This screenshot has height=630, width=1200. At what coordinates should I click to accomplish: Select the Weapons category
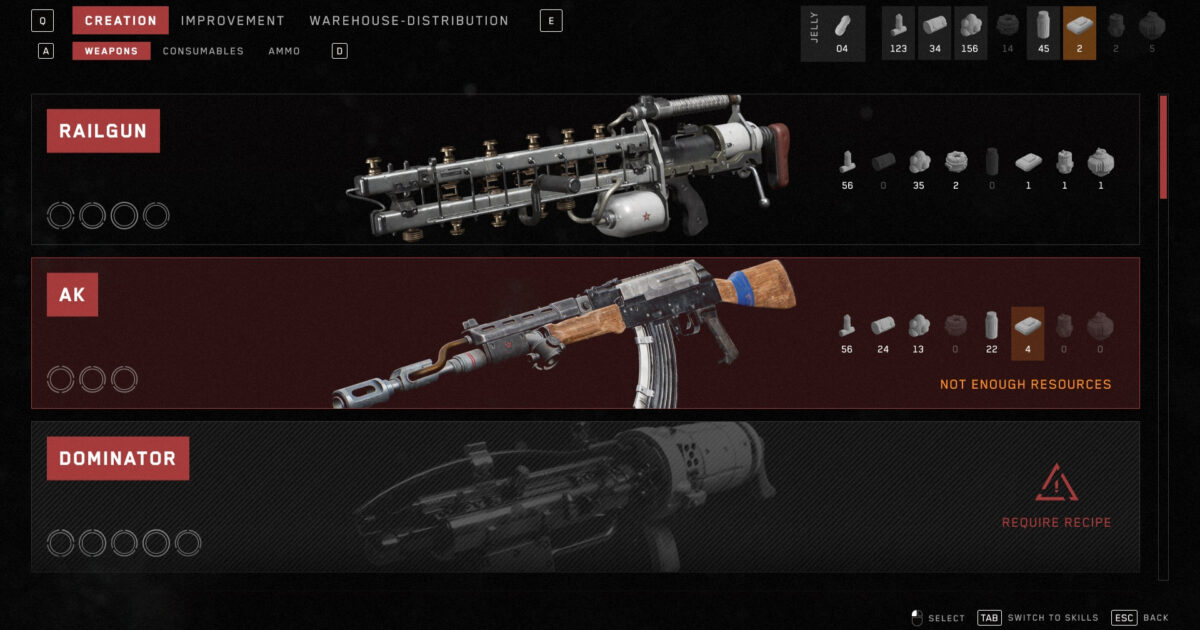coord(111,51)
